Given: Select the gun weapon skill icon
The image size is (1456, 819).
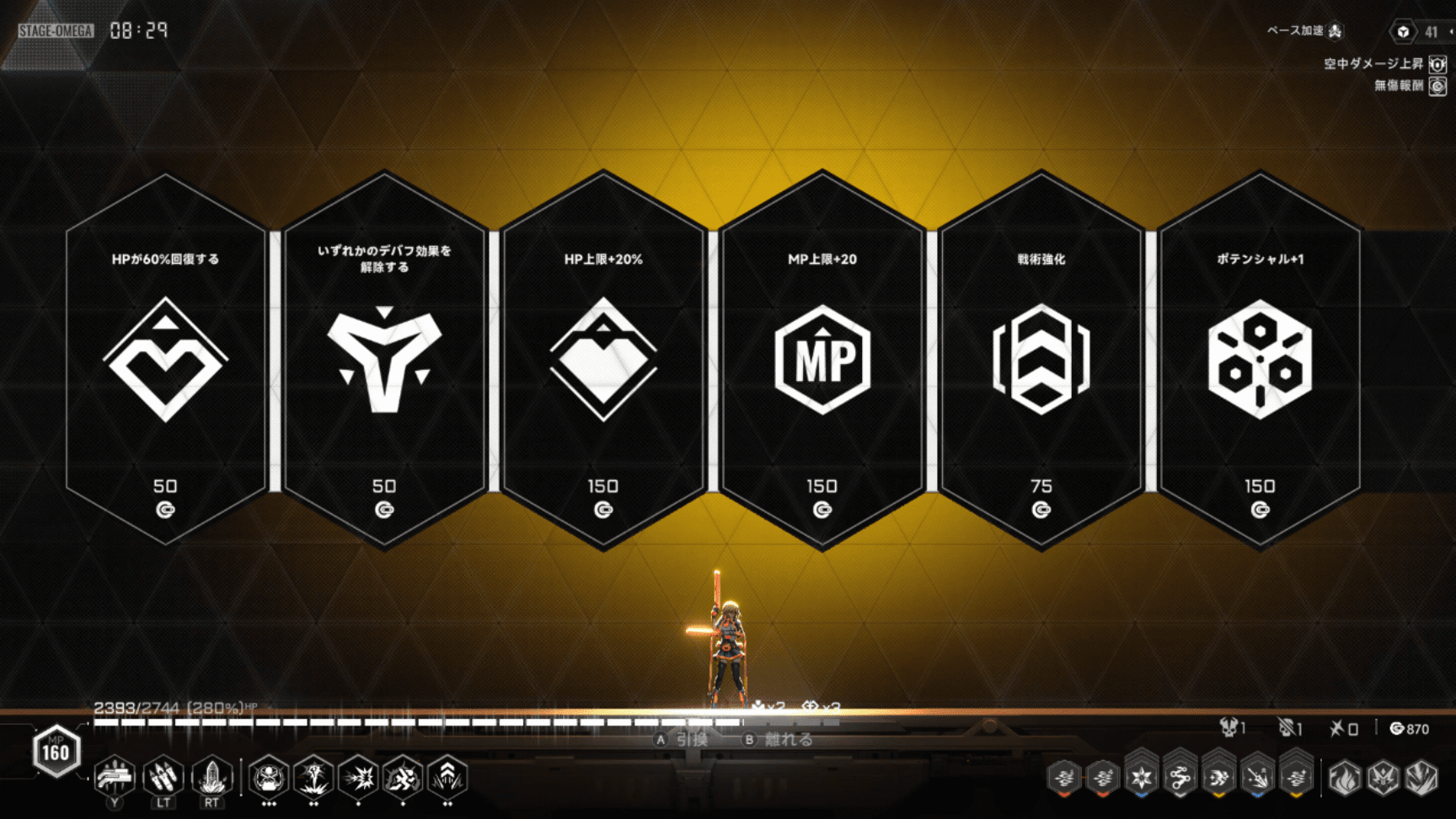Looking at the screenshot, I should point(115,776).
